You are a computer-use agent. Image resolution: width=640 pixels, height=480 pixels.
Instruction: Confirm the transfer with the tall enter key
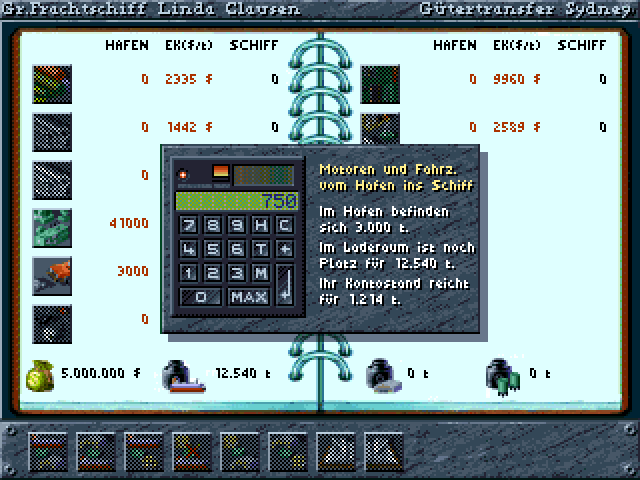[x=284, y=285]
